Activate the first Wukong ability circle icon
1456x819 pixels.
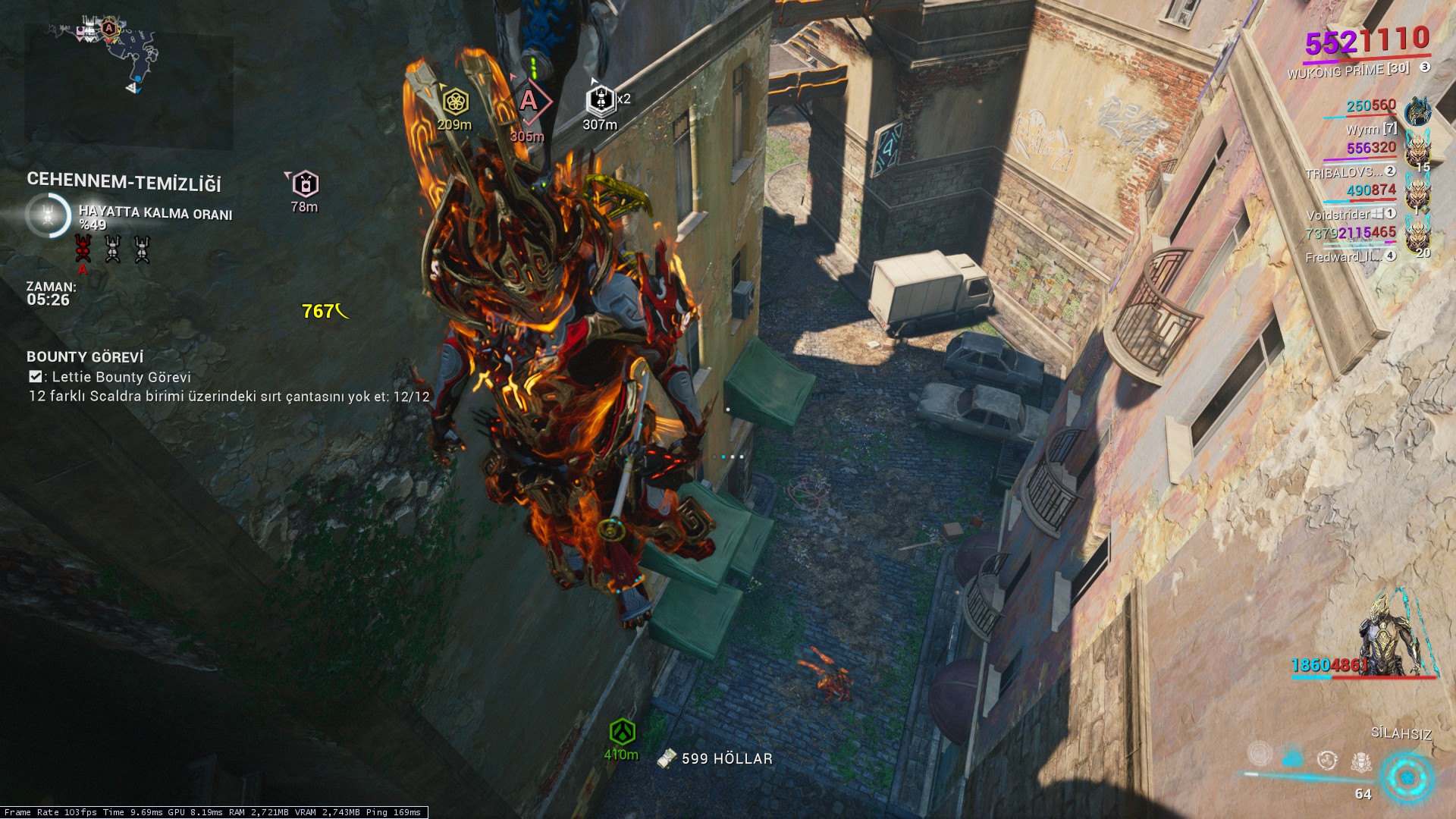click(1260, 753)
